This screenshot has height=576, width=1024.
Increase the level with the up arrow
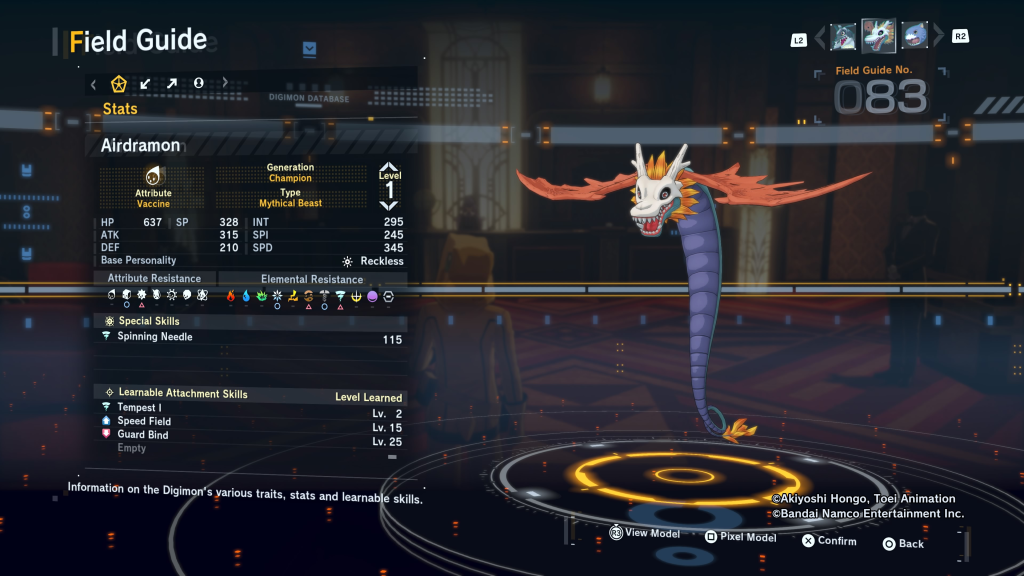click(x=389, y=168)
